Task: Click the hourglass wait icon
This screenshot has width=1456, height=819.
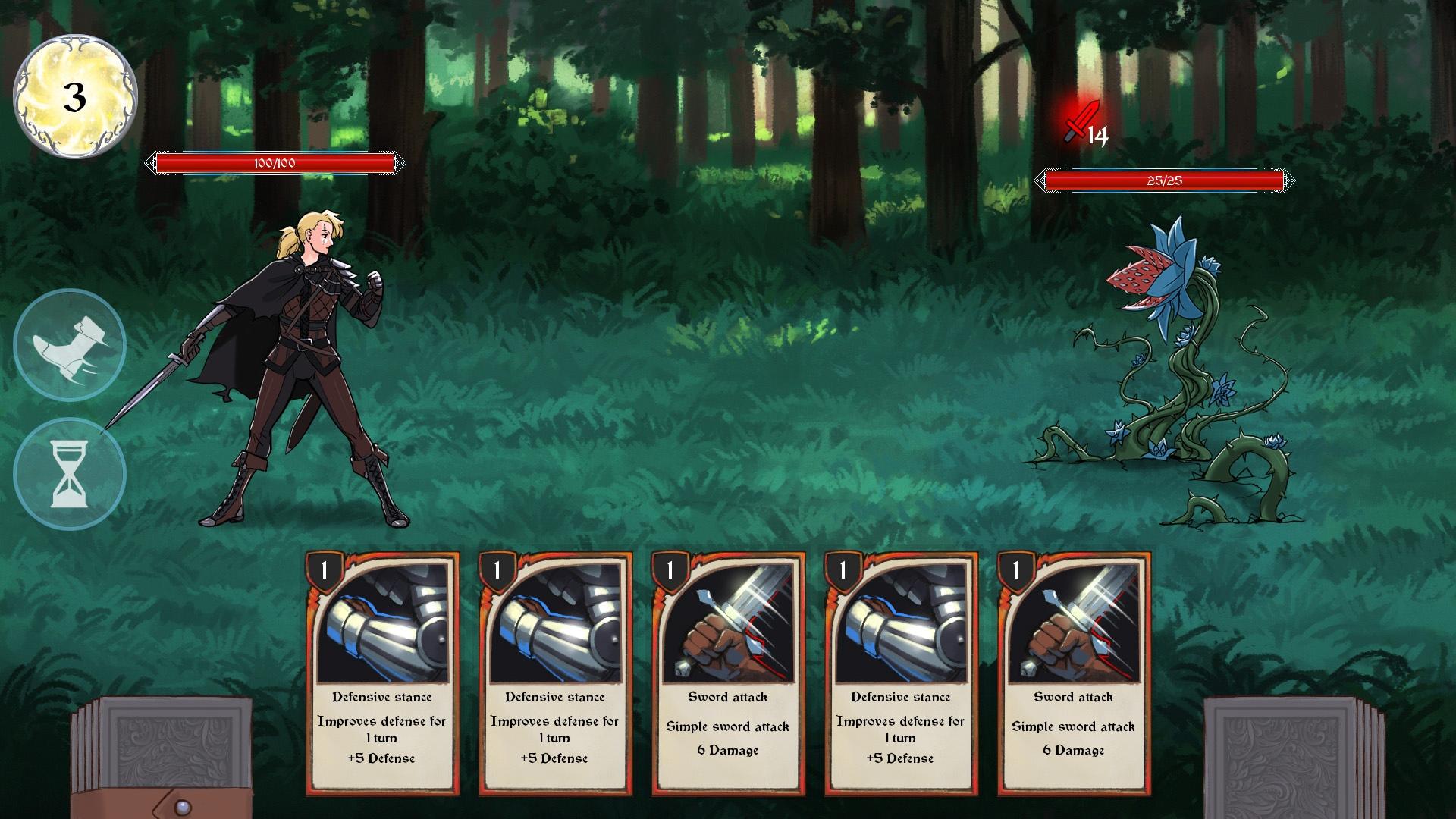Action: (x=70, y=472)
